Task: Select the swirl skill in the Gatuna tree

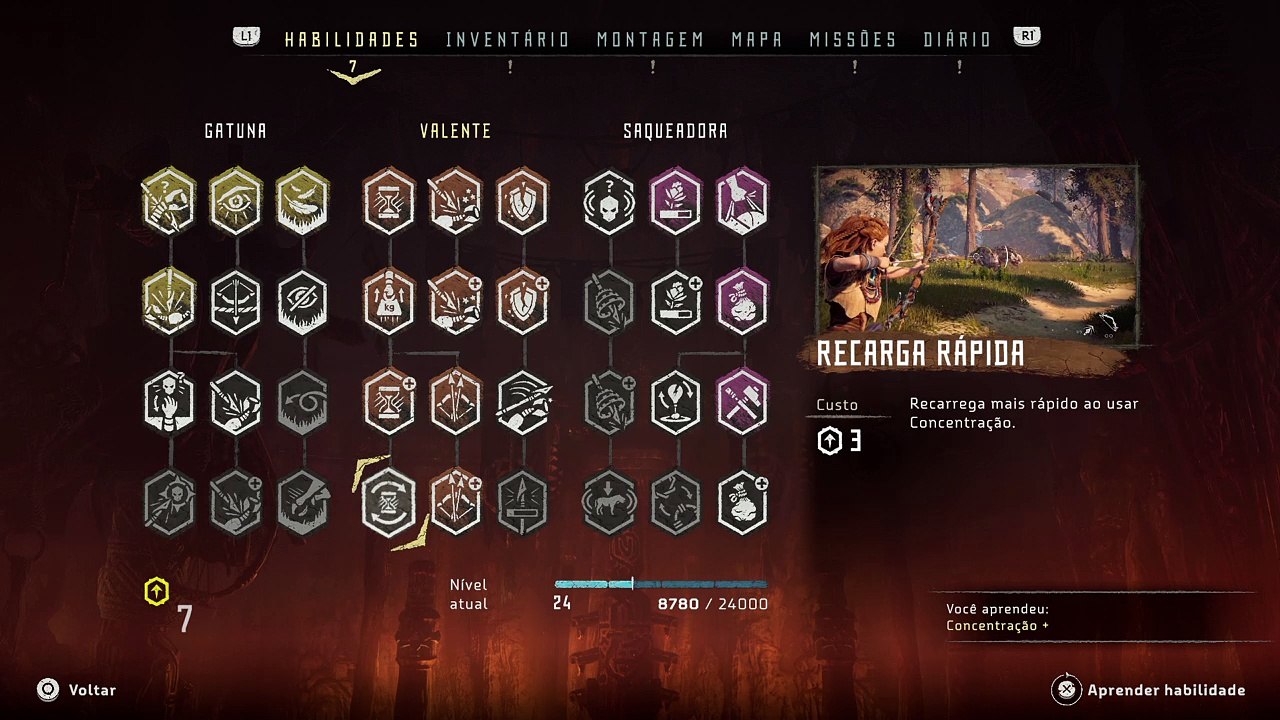Action: tap(302, 402)
